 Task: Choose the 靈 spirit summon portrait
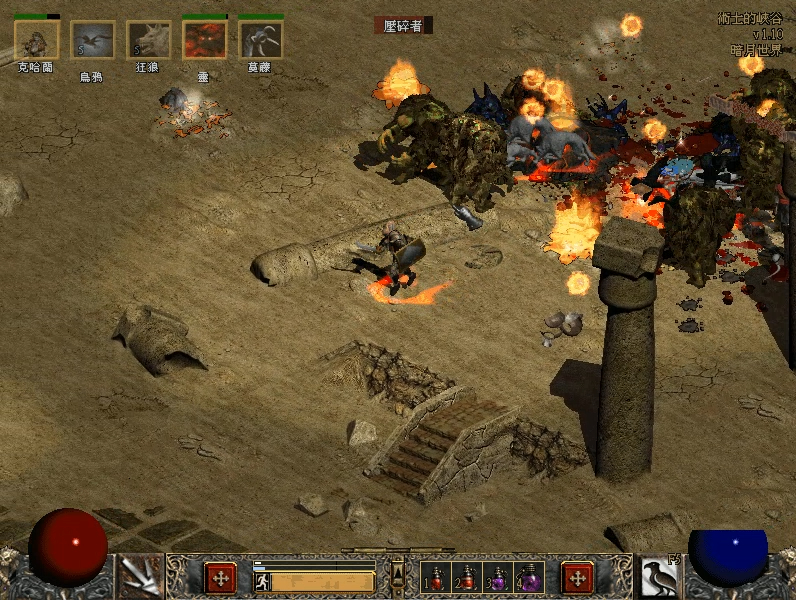click(x=204, y=40)
